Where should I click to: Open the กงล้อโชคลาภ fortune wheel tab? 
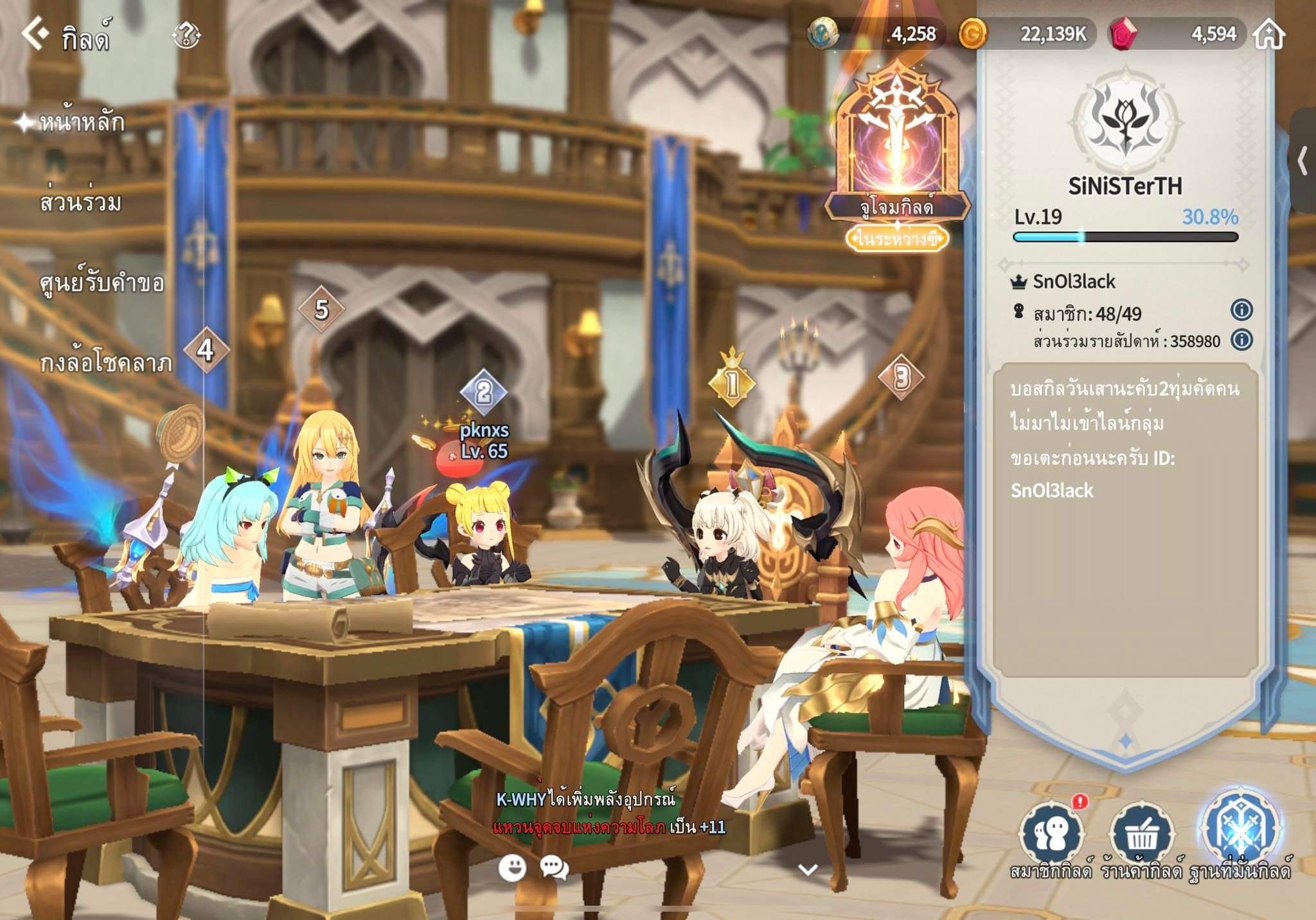106,363
